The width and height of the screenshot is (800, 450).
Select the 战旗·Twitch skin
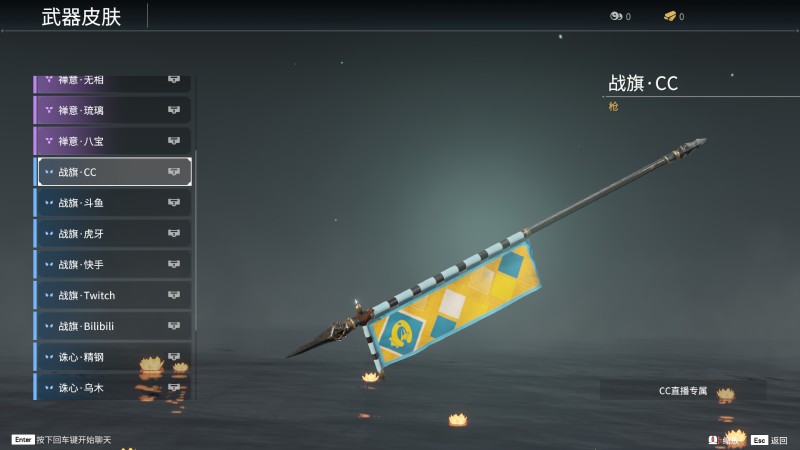[x=112, y=296]
